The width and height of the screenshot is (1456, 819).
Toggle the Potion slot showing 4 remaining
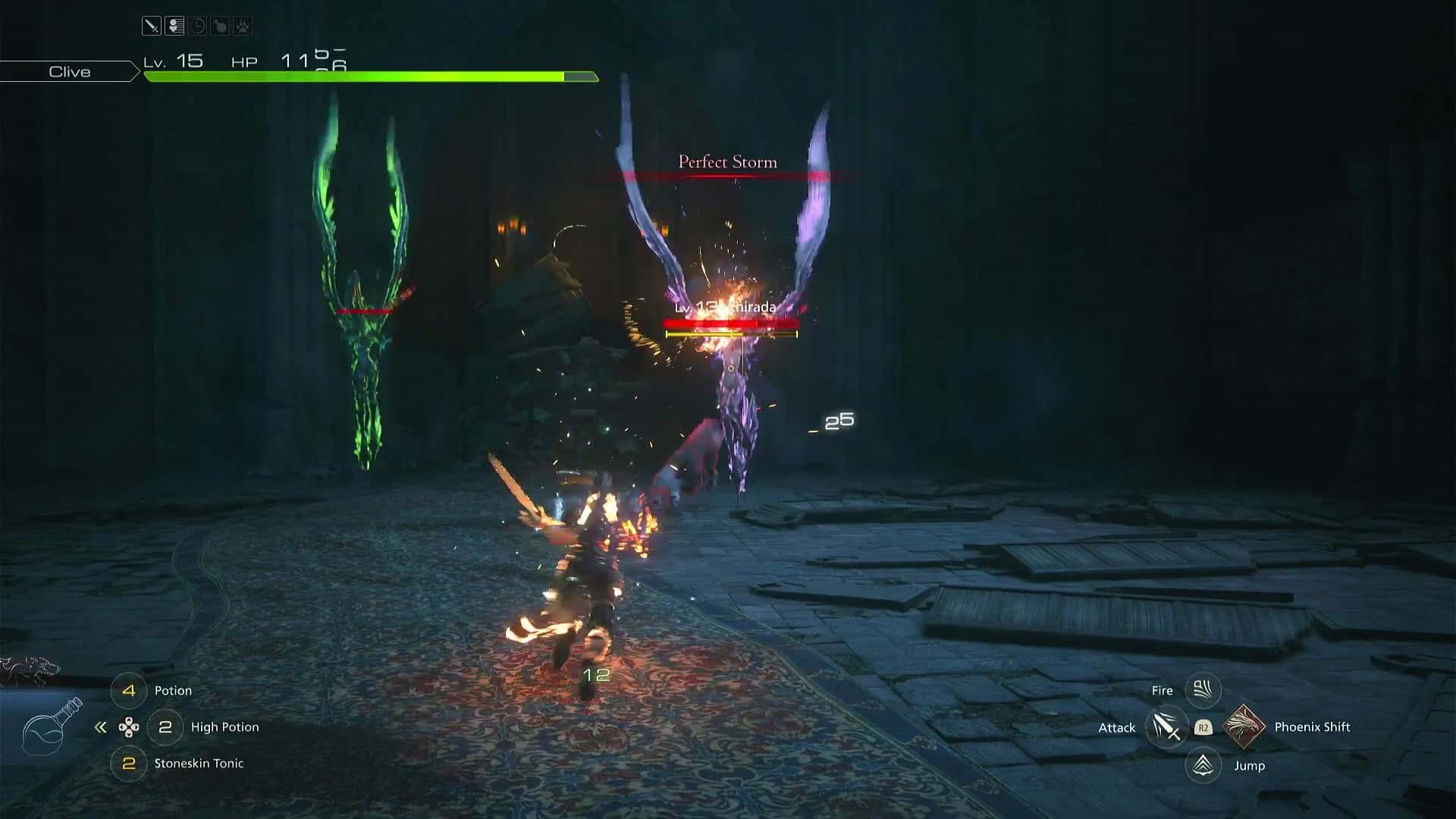point(129,690)
